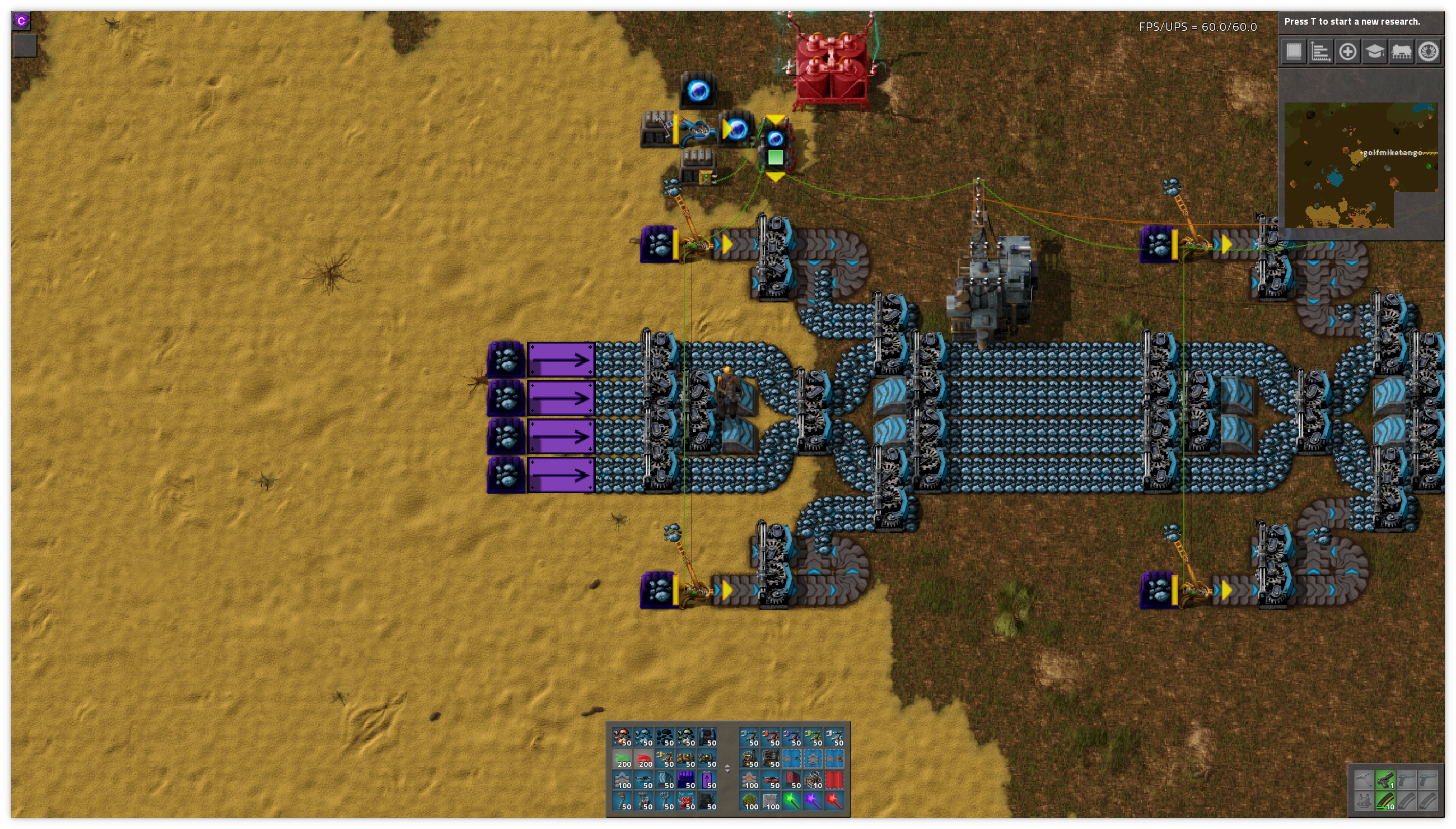The width and height of the screenshot is (1456, 829).
Task: Click the gear-shaped Factorio emblem button
Action: [x=1428, y=52]
